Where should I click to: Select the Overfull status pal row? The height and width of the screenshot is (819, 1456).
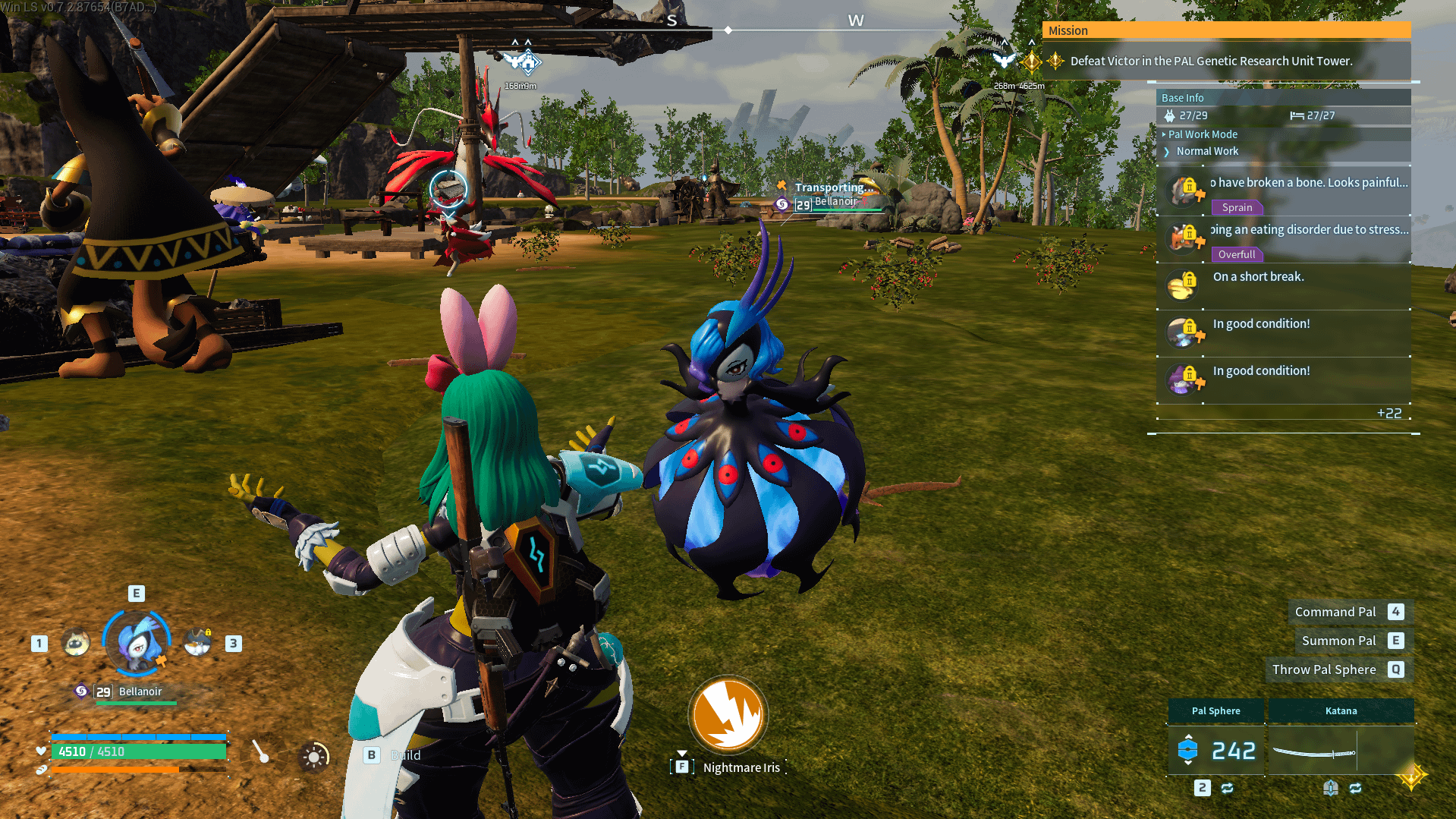pos(1284,239)
